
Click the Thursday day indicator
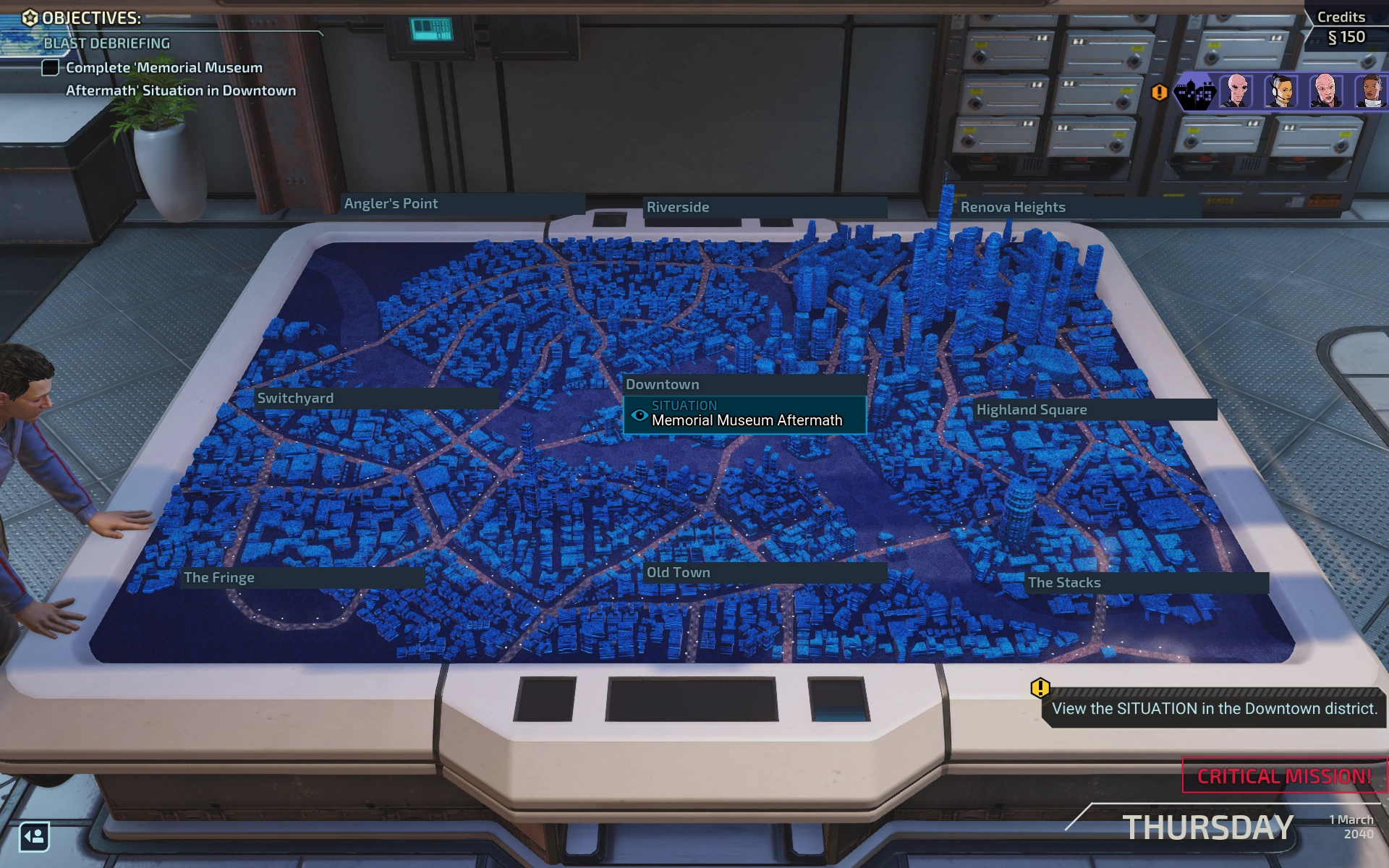pos(1207,827)
